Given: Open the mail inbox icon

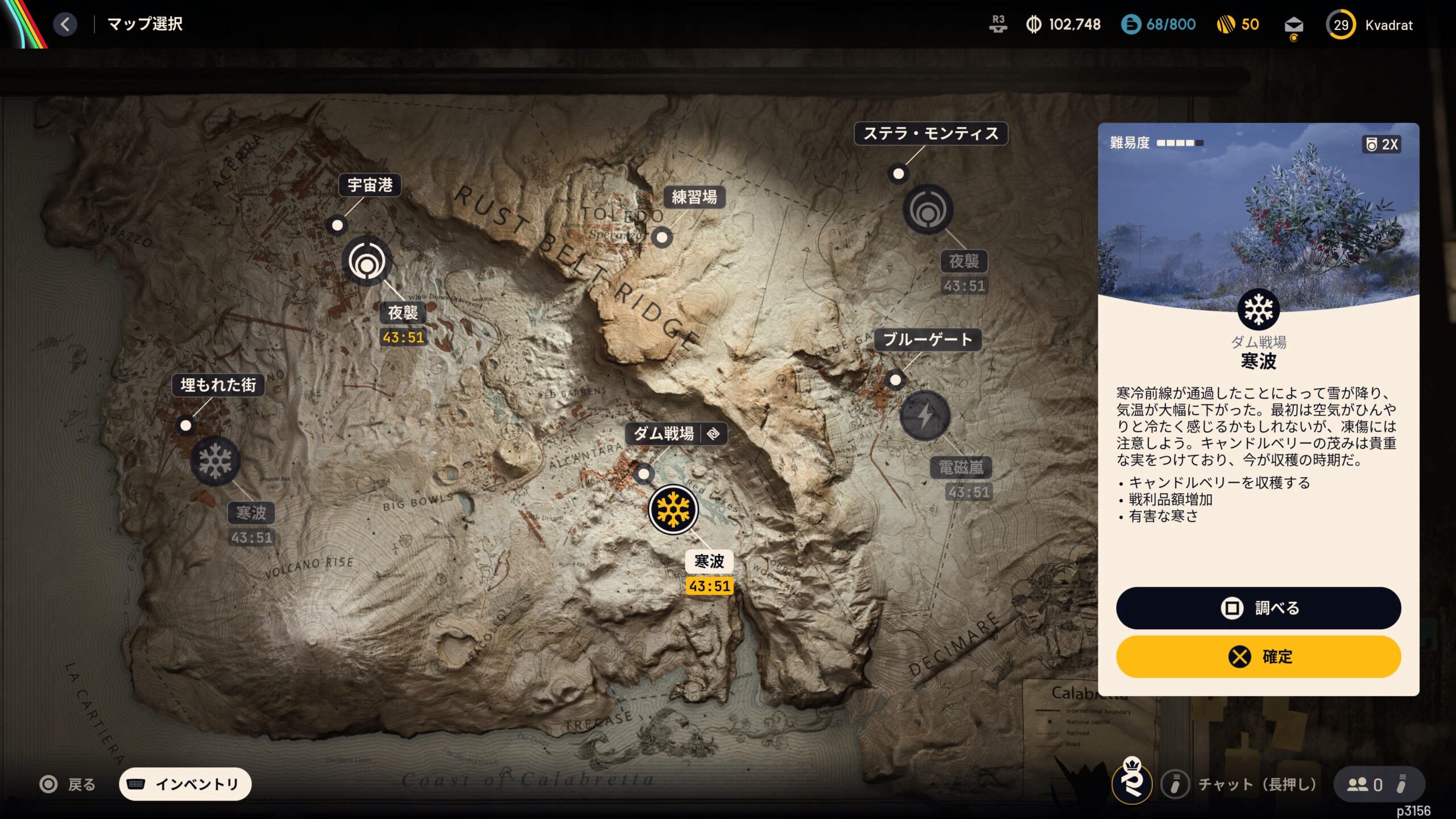Looking at the screenshot, I should [1293, 26].
